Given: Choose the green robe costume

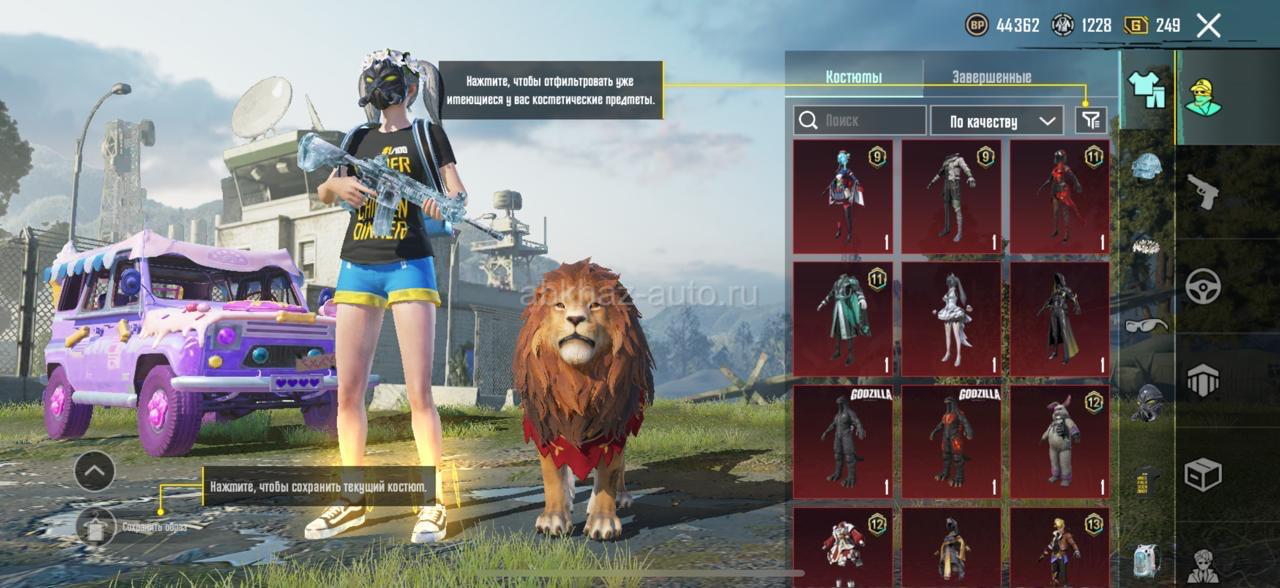Looking at the screenshot, I should 842,319.
